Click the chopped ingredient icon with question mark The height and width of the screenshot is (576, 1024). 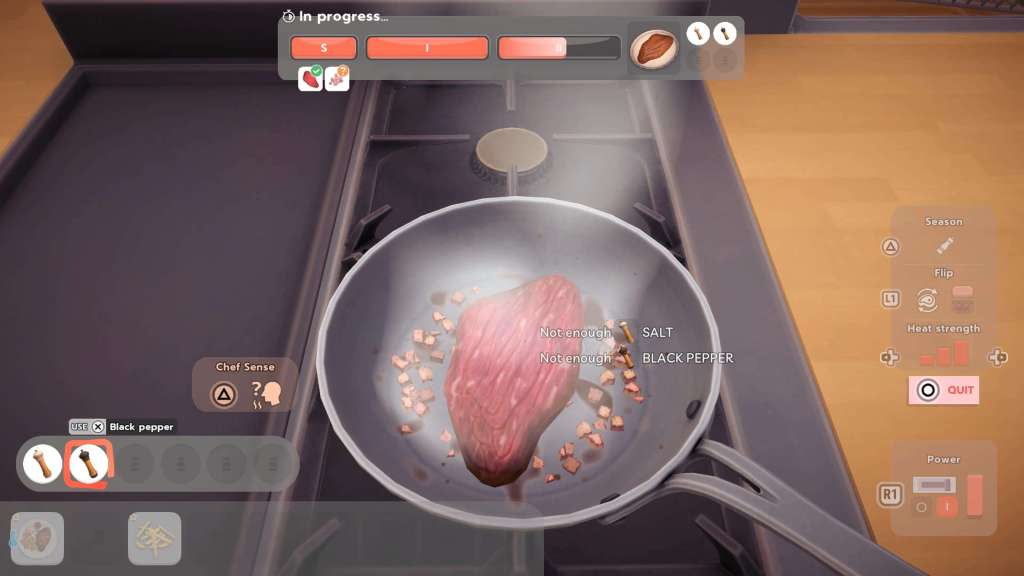[x=338, y=79]
